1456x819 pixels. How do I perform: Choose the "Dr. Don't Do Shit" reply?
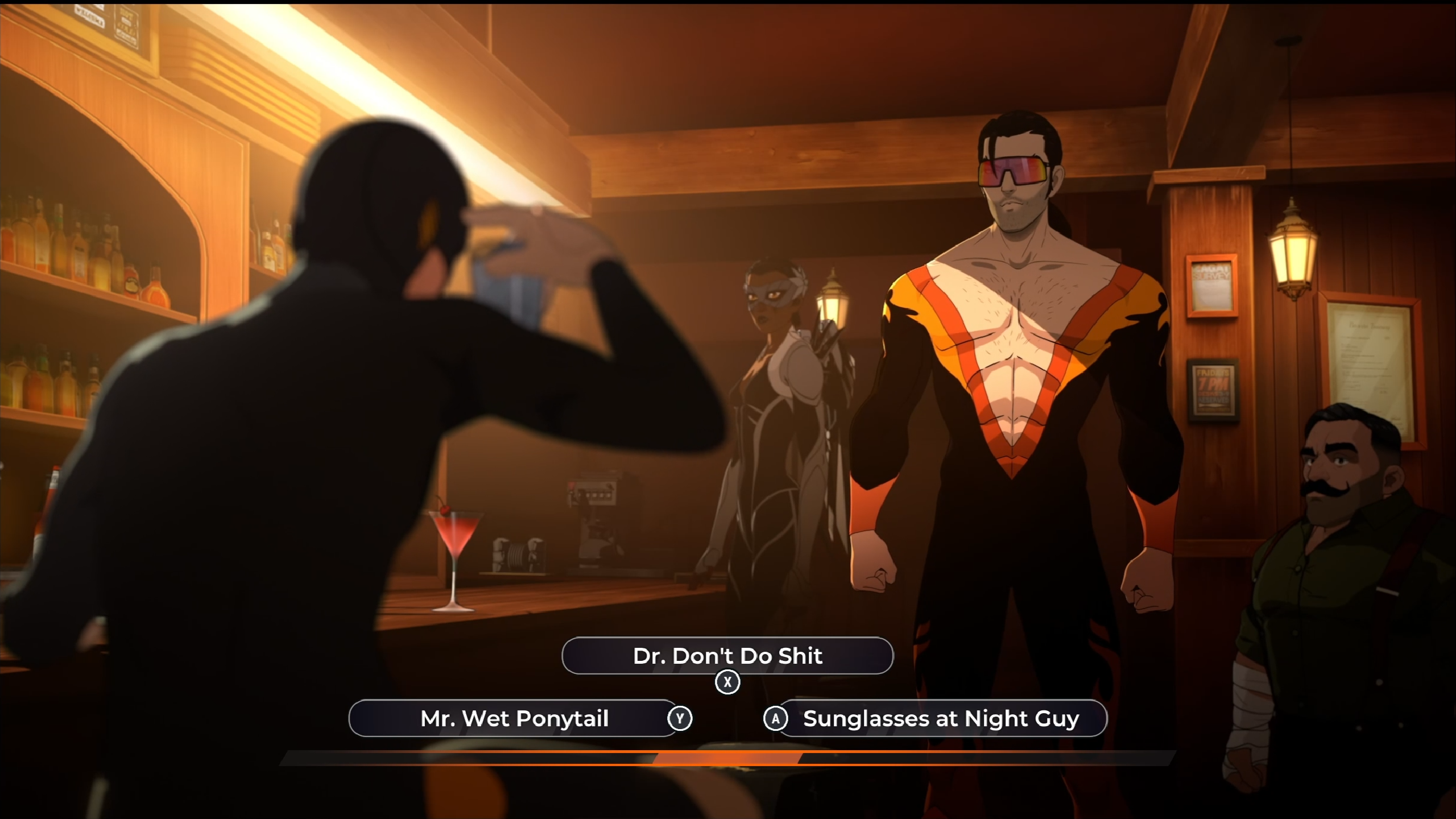[727, 656]
